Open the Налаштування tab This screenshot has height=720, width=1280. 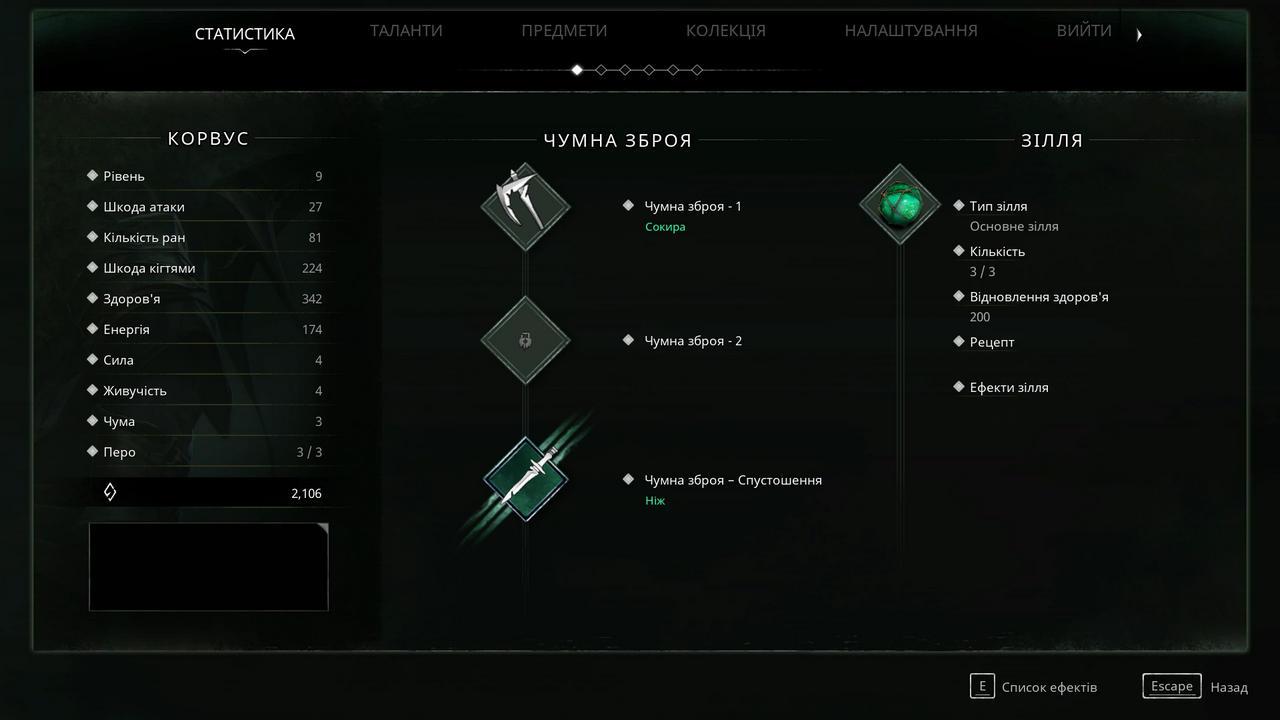pos(911,31)
